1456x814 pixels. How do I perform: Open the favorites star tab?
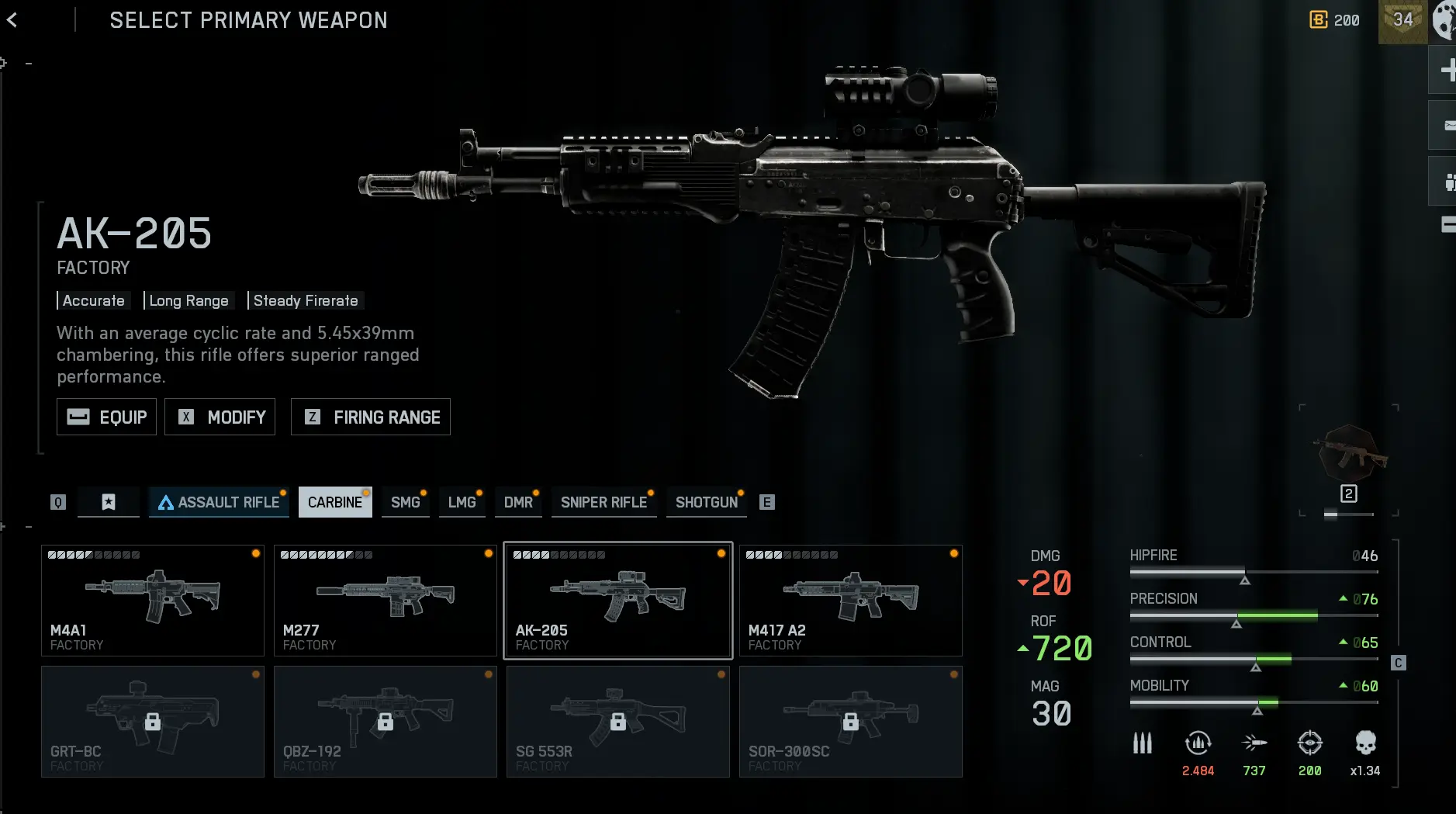pos(109,502)
